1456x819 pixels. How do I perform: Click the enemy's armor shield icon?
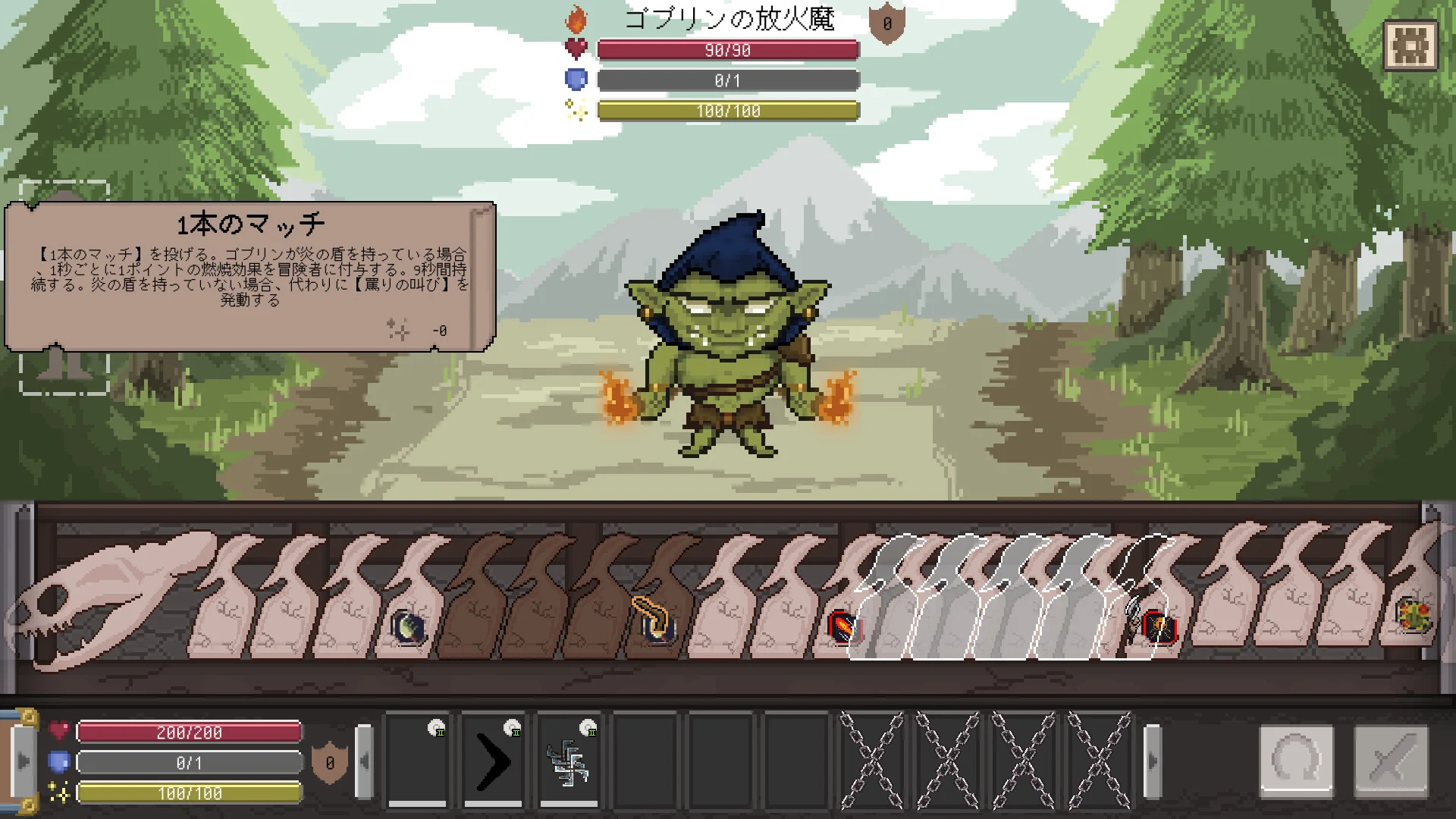(x=886, y=24)
